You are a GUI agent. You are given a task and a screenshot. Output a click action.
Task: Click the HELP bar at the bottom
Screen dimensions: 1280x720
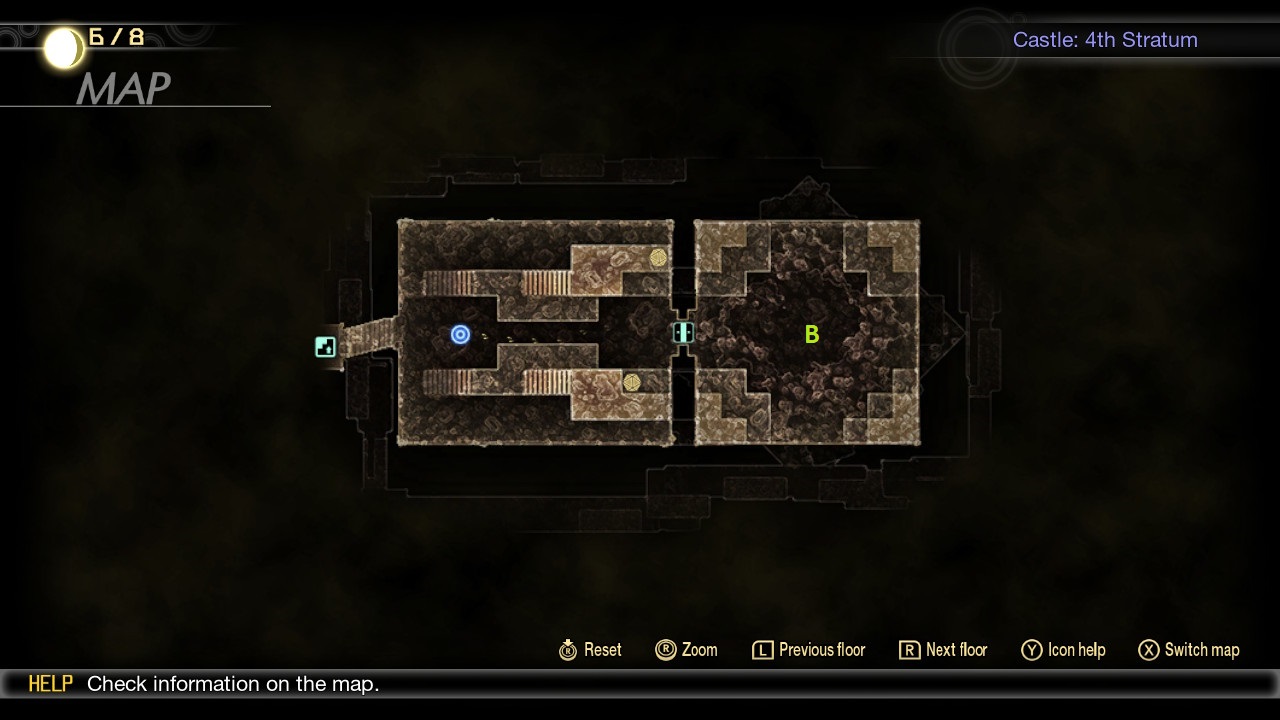[x=50, y=684]
